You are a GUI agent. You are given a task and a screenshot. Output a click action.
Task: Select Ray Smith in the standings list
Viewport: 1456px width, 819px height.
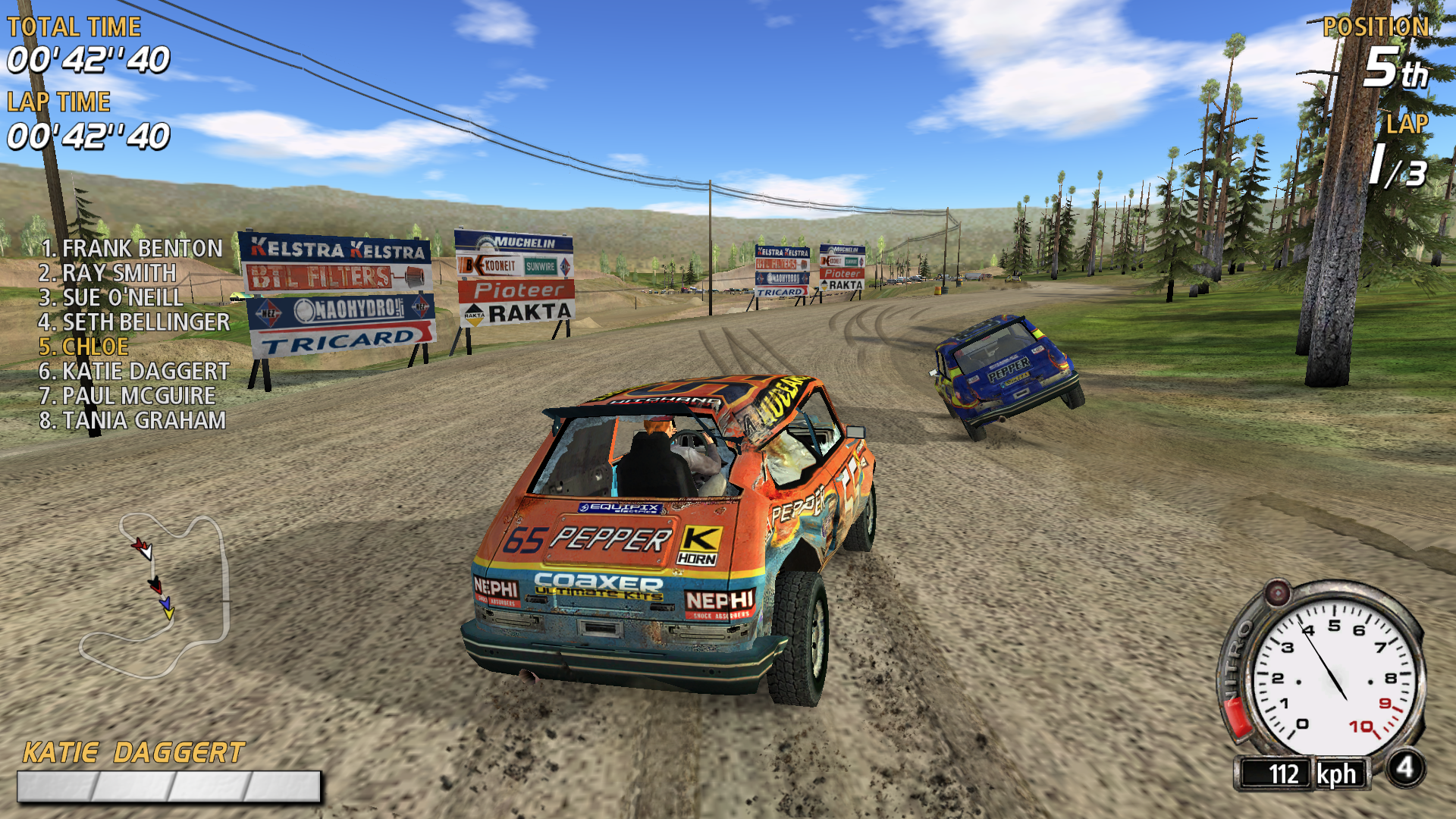pos(108,273)
